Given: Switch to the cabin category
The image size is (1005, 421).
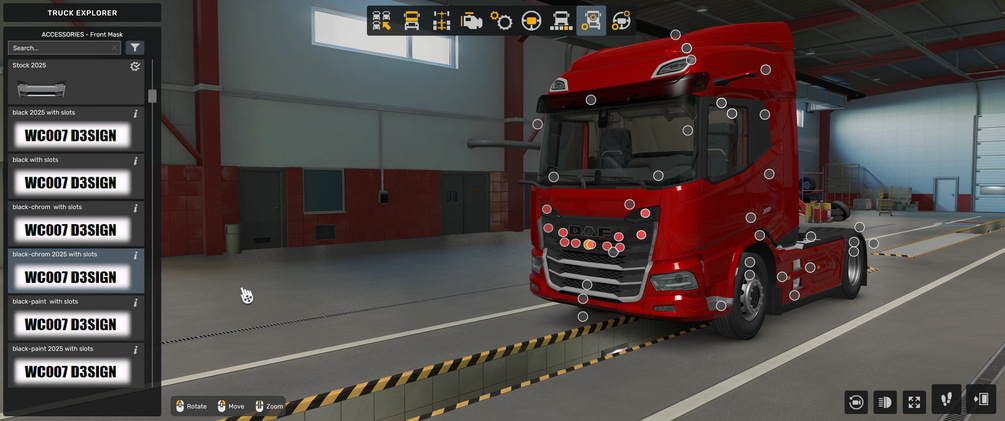Looking at the screenshot, I should point(411,20).
